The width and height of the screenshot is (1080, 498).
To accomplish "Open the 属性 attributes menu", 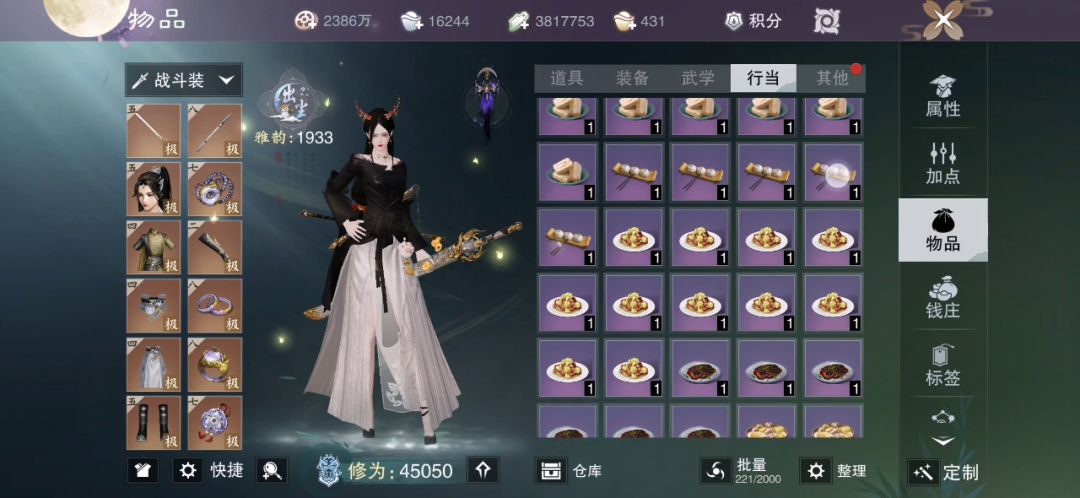I will (x=943, y=97).
